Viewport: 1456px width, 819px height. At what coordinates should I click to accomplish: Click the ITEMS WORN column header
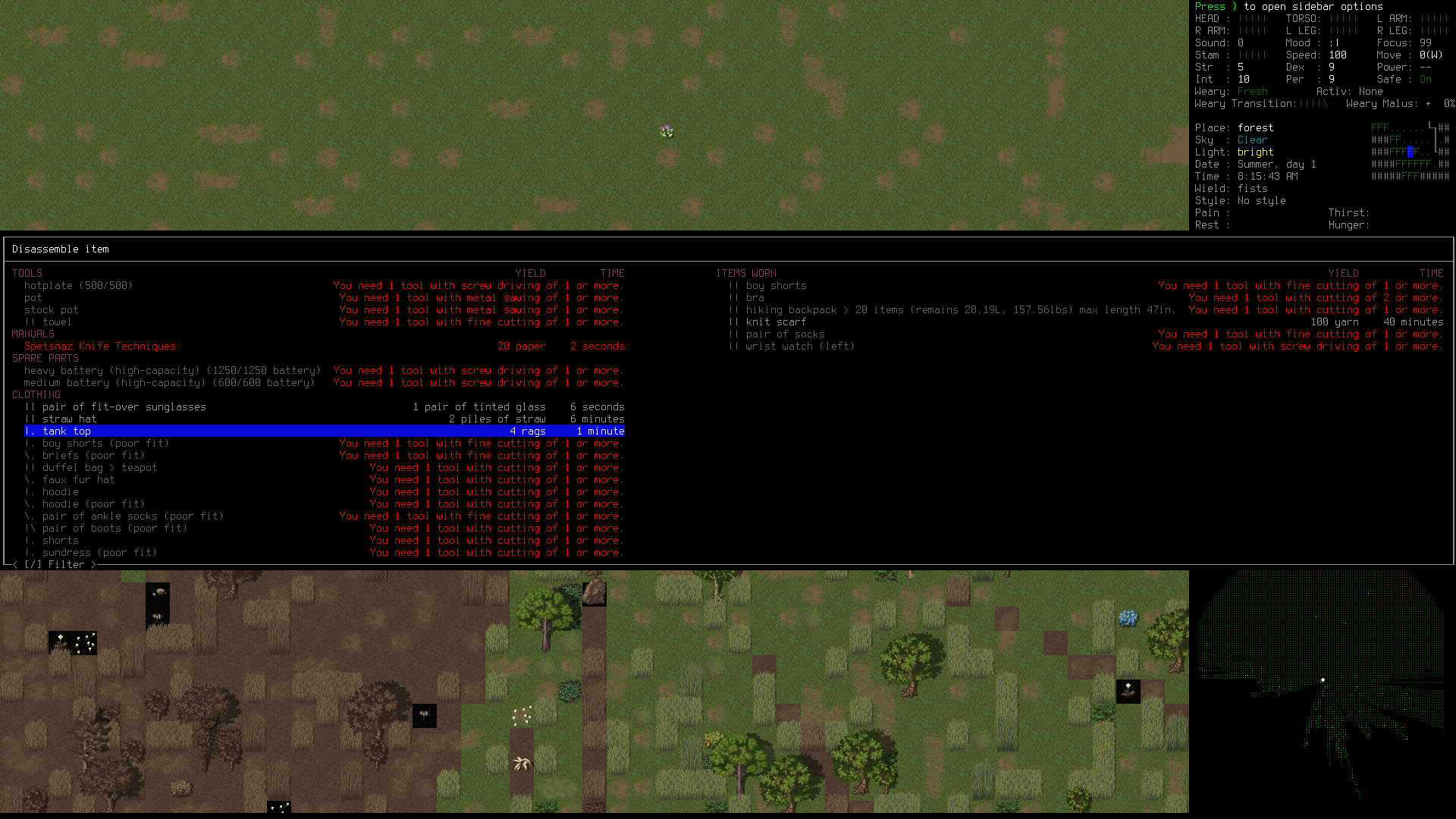(746, 273)
